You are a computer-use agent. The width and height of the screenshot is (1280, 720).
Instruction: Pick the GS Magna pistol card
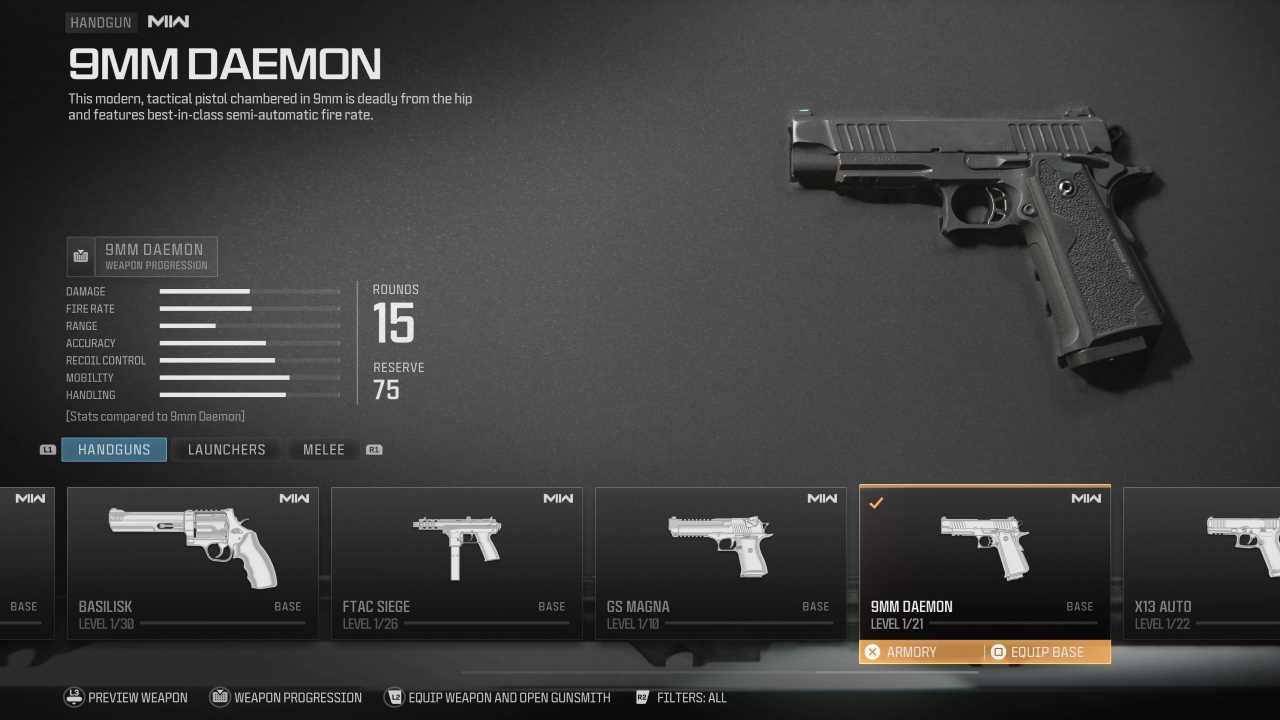pos(720,562)
